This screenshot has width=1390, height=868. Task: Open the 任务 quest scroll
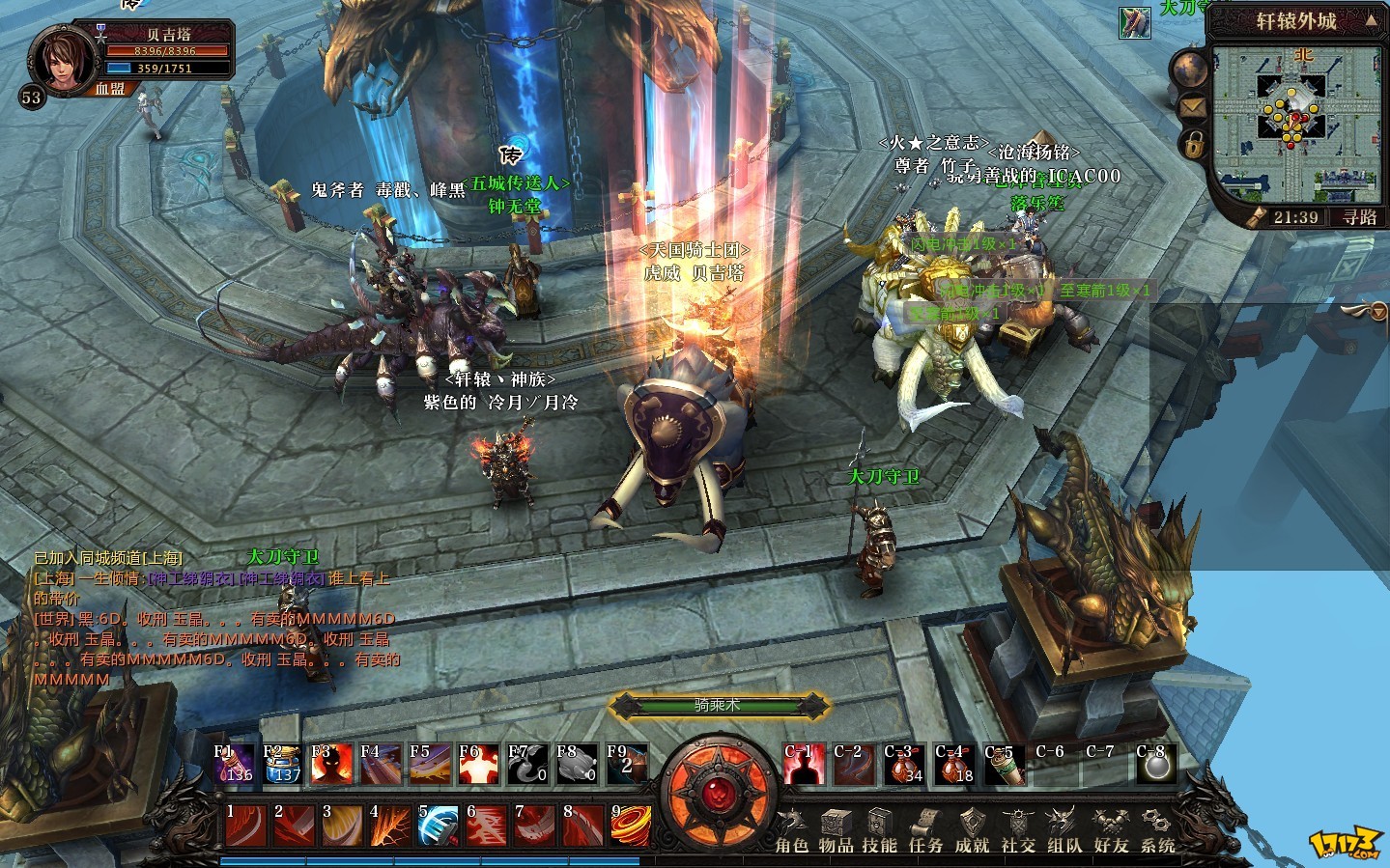click(925, 831)
